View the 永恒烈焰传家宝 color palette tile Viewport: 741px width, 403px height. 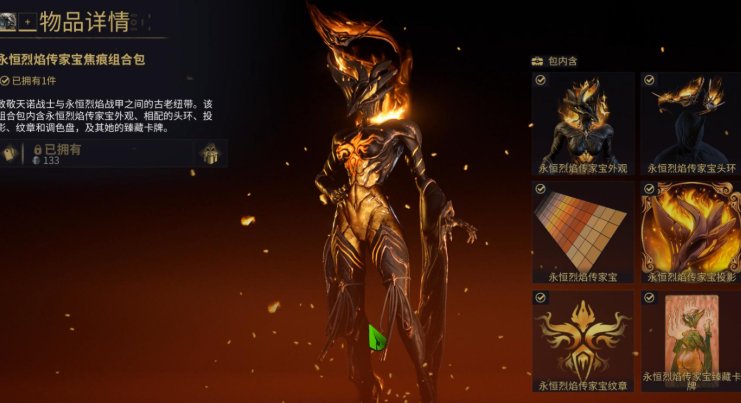[x=583, y=230]
